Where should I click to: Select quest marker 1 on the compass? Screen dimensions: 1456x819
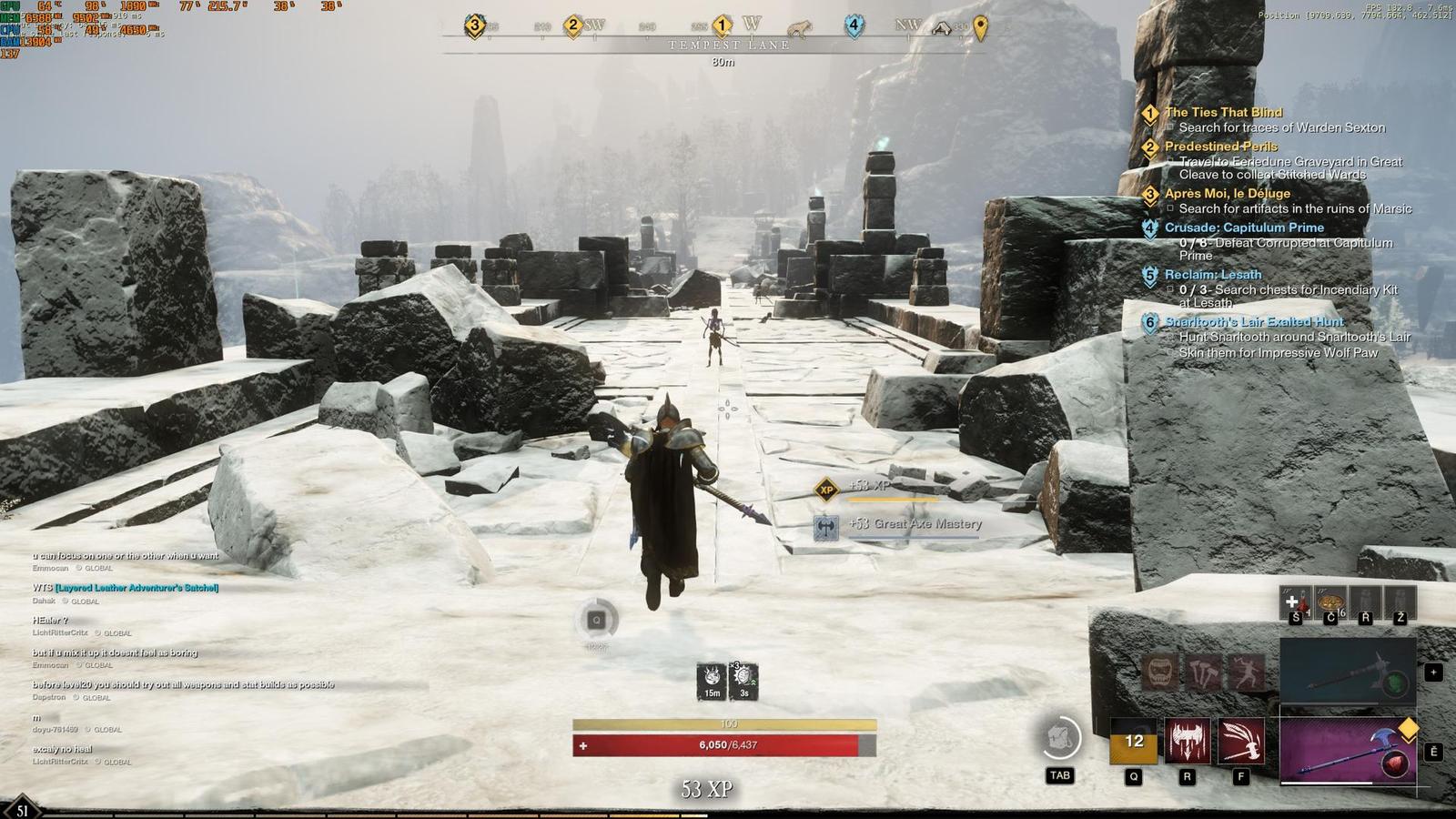coord(722,25)
